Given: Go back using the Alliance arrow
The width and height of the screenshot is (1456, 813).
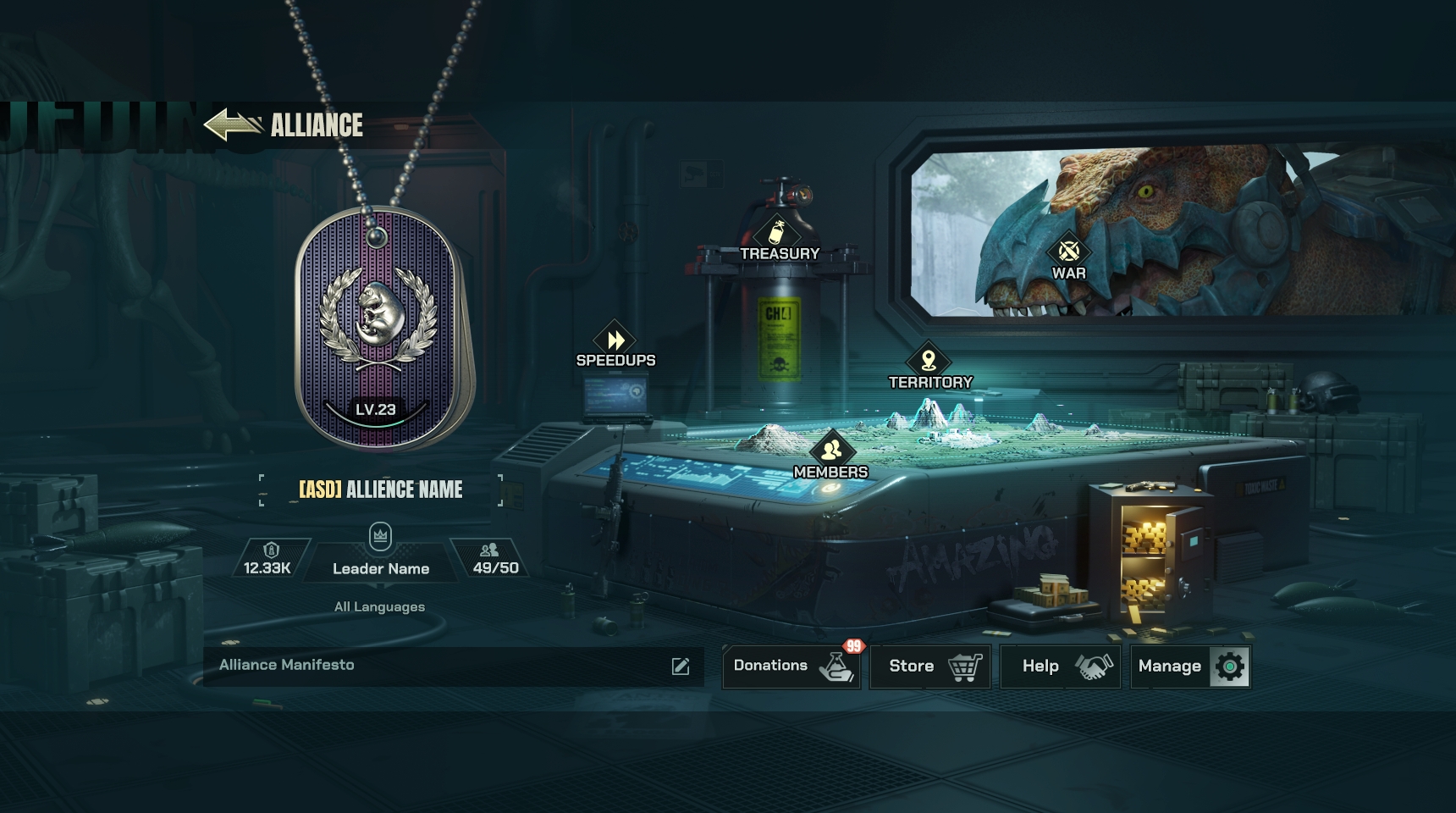Looking at the screenshot, I should pyautogui.click(x=233, y=125).
